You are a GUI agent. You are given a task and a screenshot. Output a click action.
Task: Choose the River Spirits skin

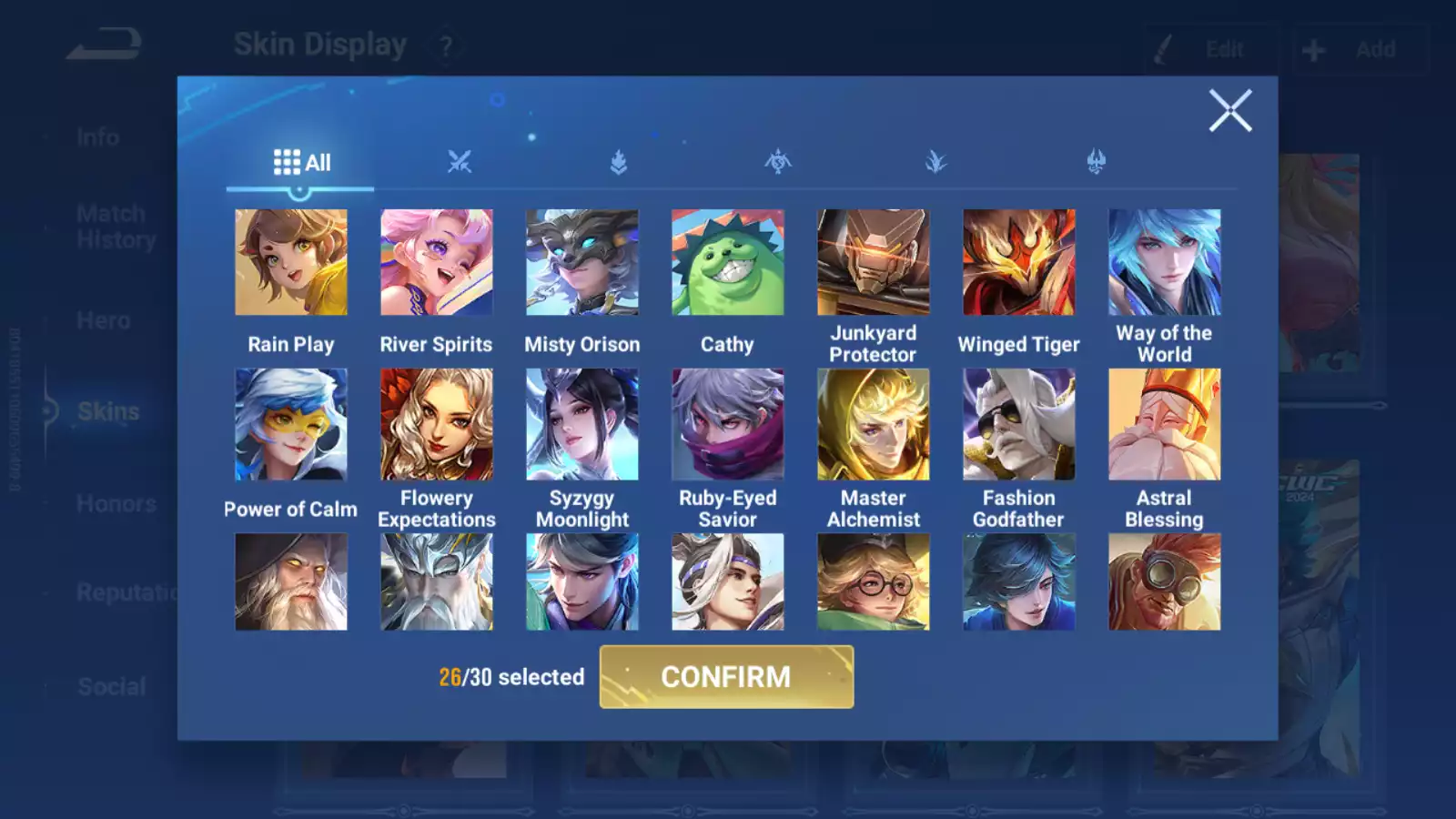tap(437, 263)
